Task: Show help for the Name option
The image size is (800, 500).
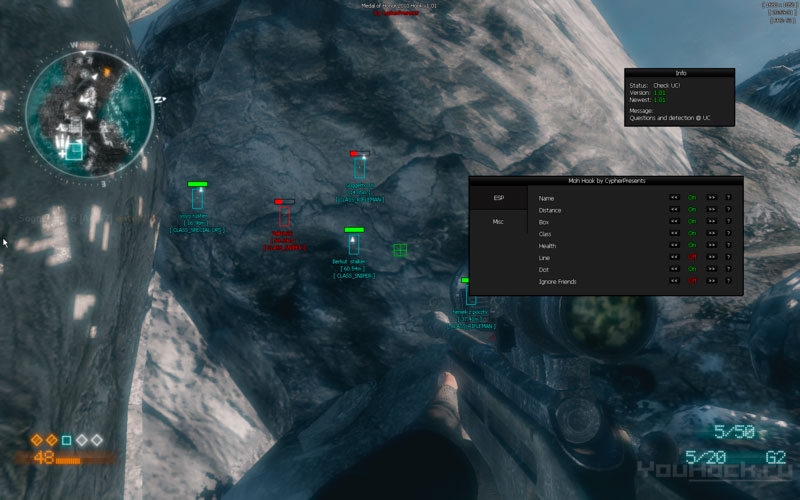Action: [728, 198]
